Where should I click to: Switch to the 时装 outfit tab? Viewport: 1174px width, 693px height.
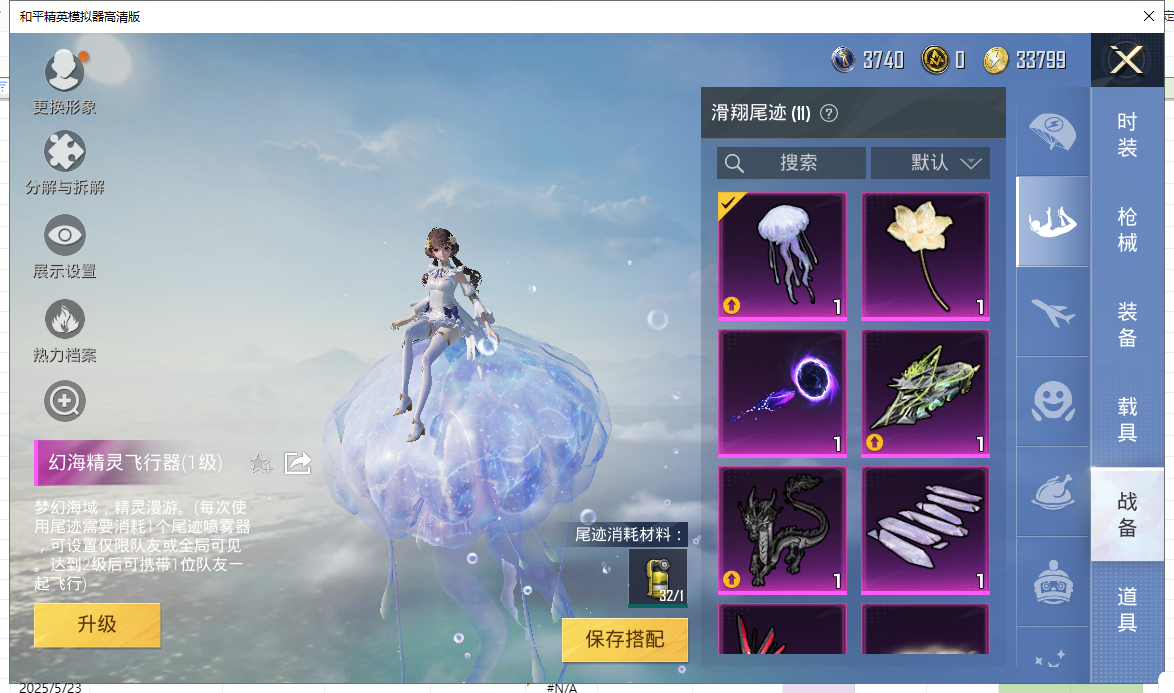coord(1127,135)
